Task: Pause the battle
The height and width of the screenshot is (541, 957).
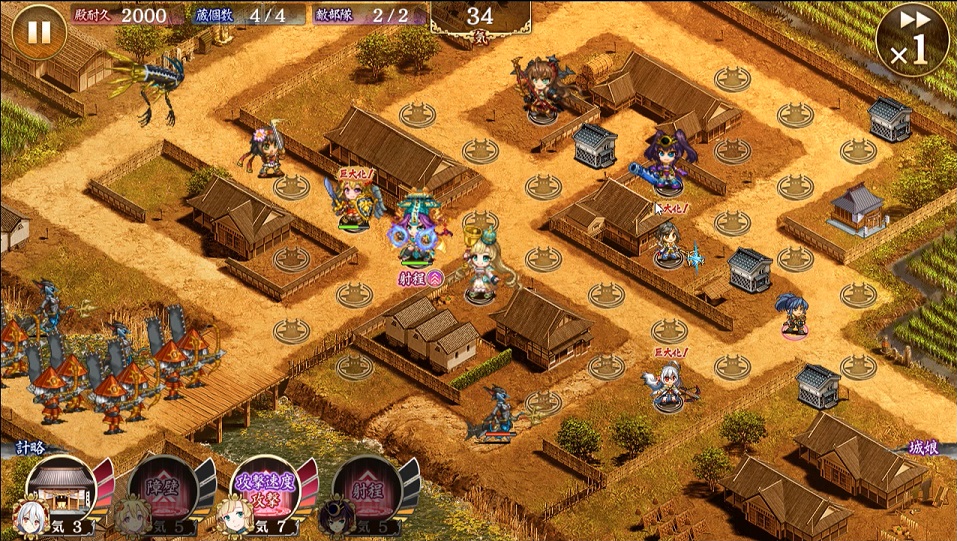Action: point(38,32)
